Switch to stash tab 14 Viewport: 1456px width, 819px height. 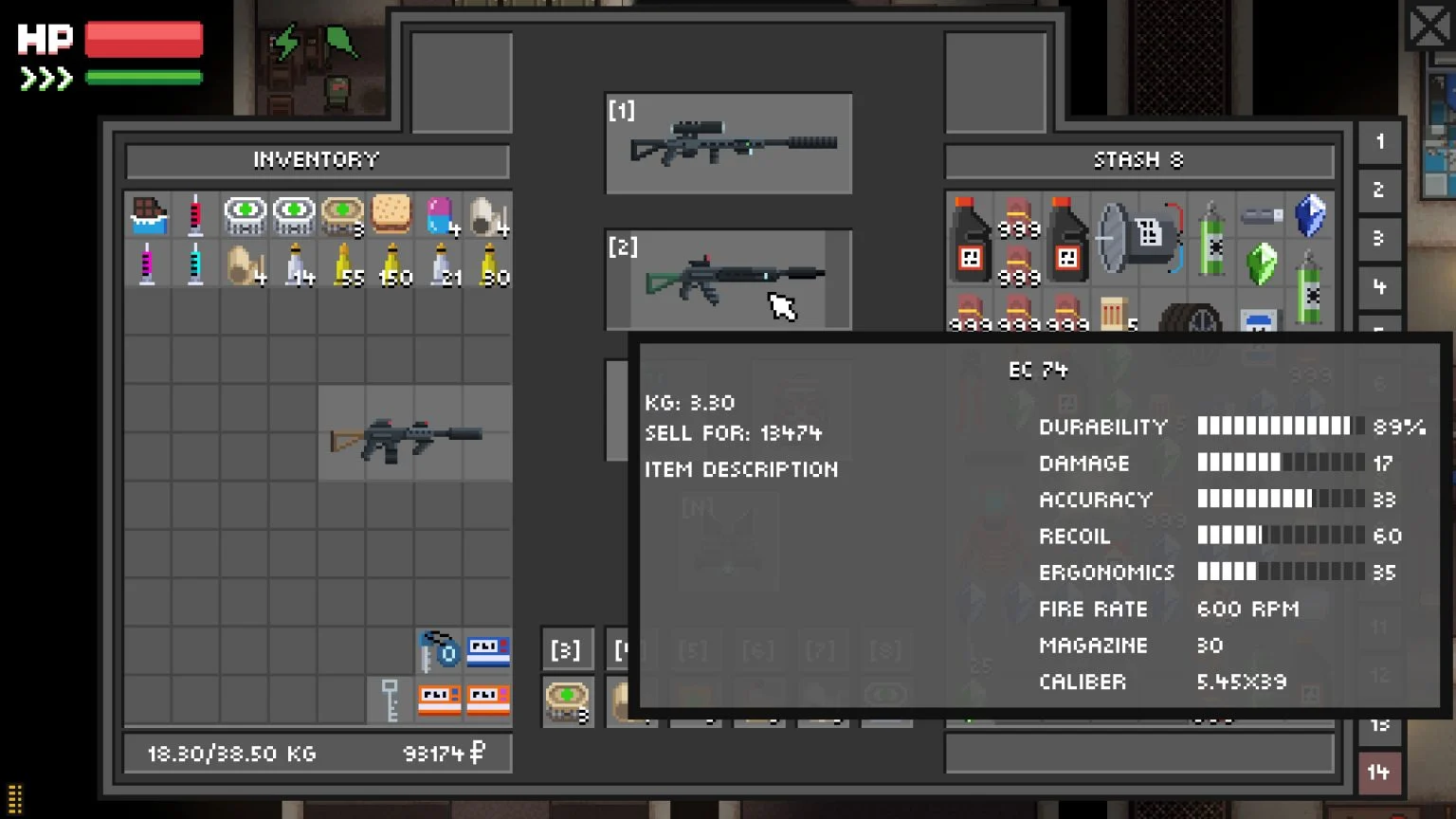click(1379, 773)
